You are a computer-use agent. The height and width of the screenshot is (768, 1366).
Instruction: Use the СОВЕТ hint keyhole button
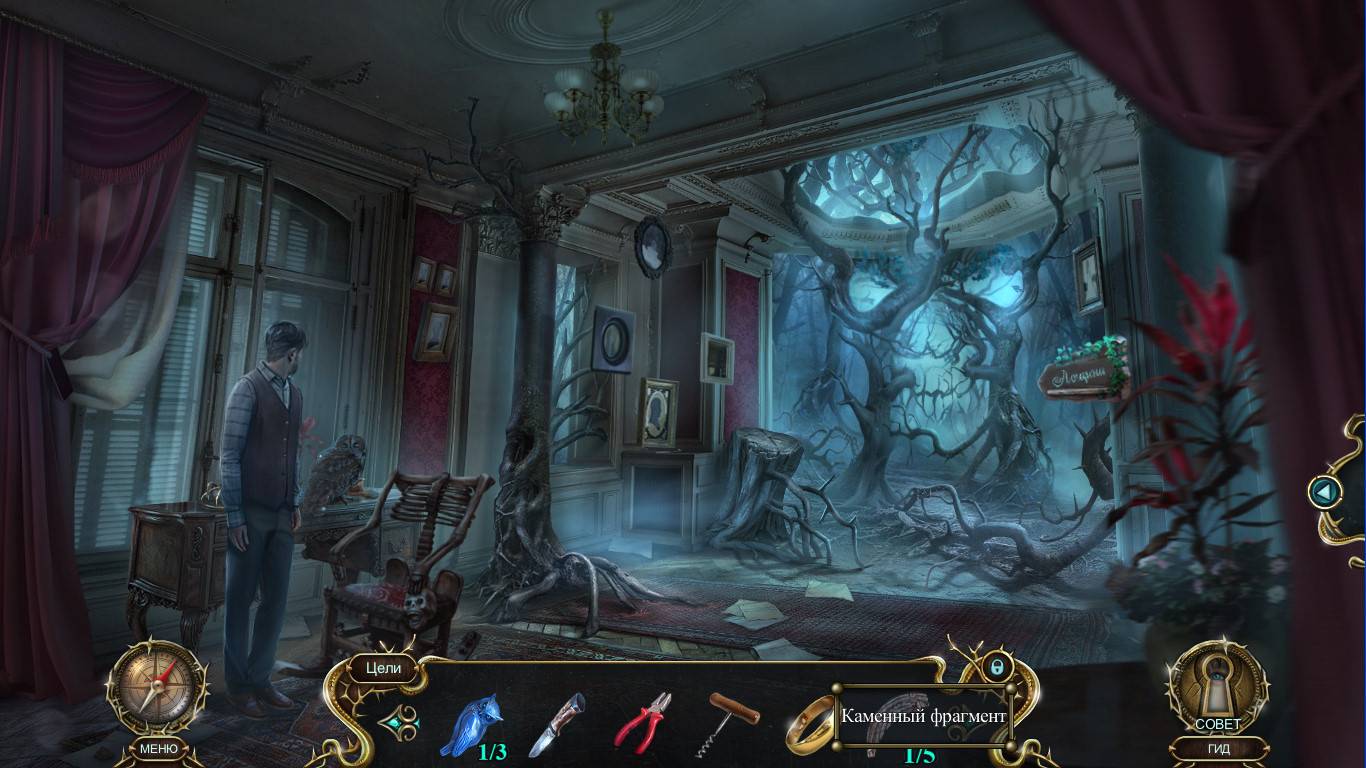coord(1217,690)
